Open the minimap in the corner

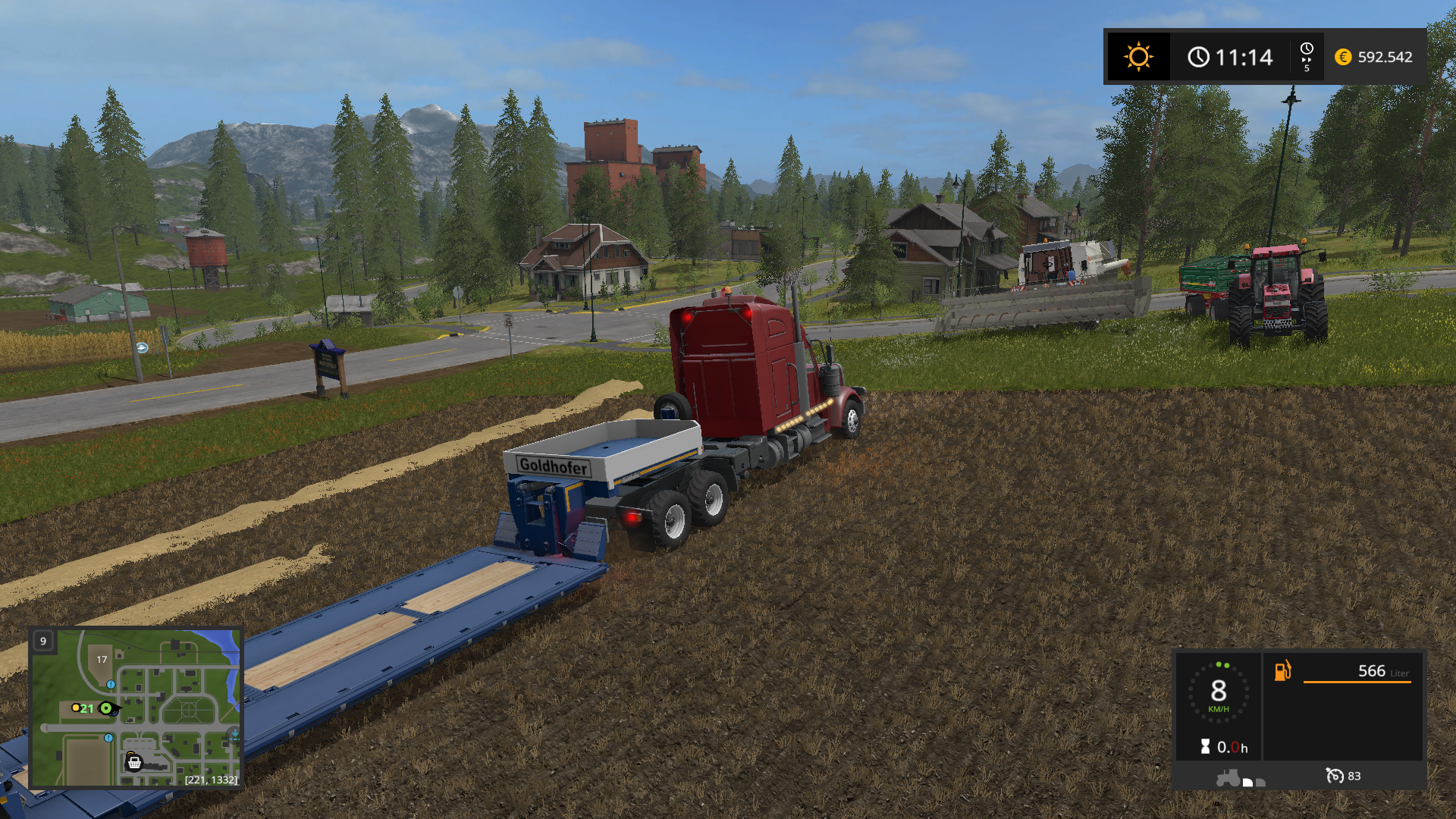(x=136, y=708)
